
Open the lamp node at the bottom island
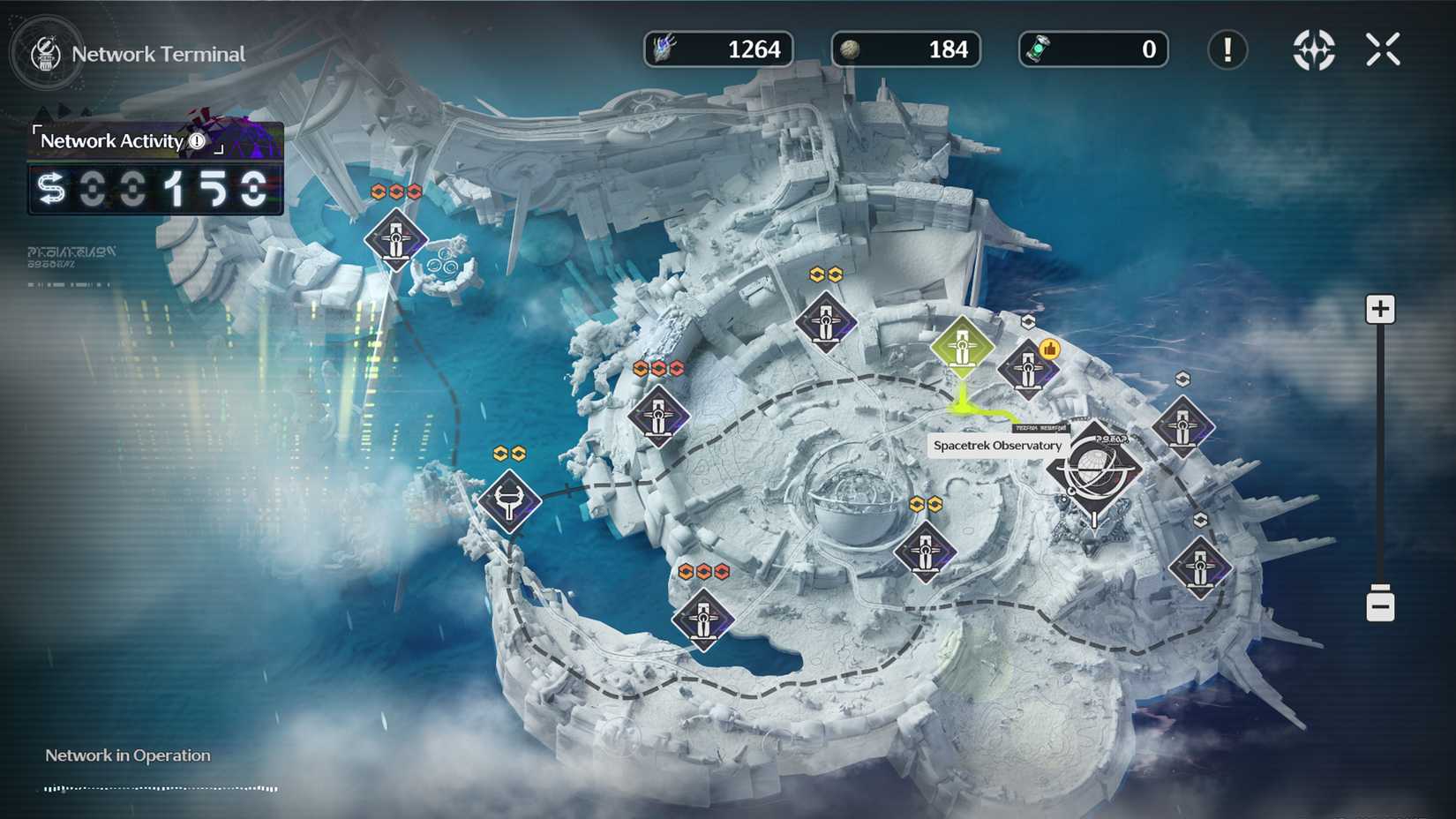coord(702,621)
